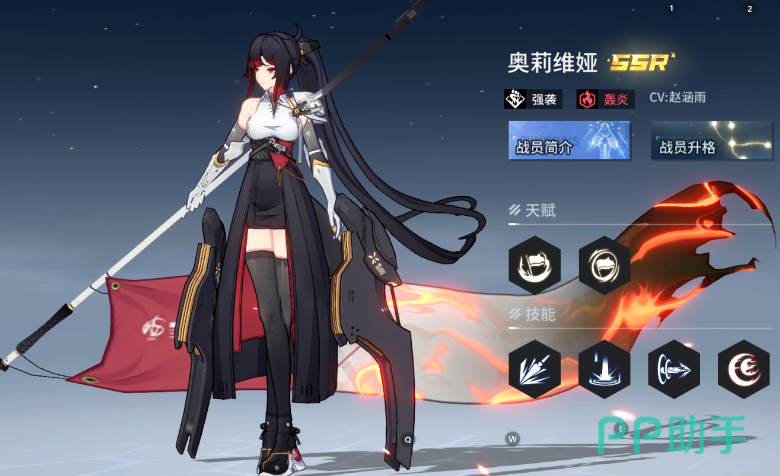This screenshot has width=780, height=476.
Task: Switch to the 战员升格 promotion tab
Action: (712, 141)
